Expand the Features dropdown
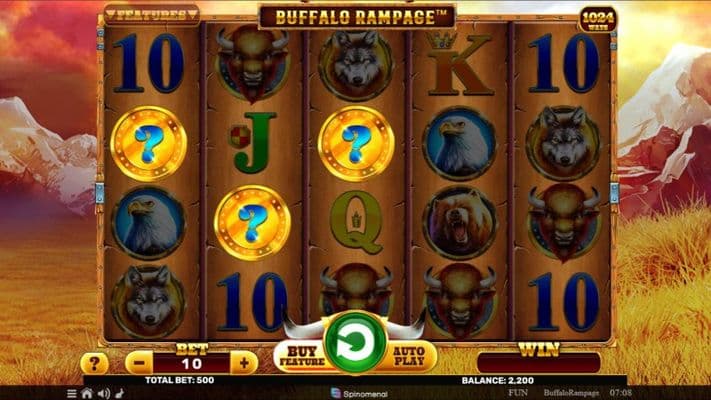 152,15
